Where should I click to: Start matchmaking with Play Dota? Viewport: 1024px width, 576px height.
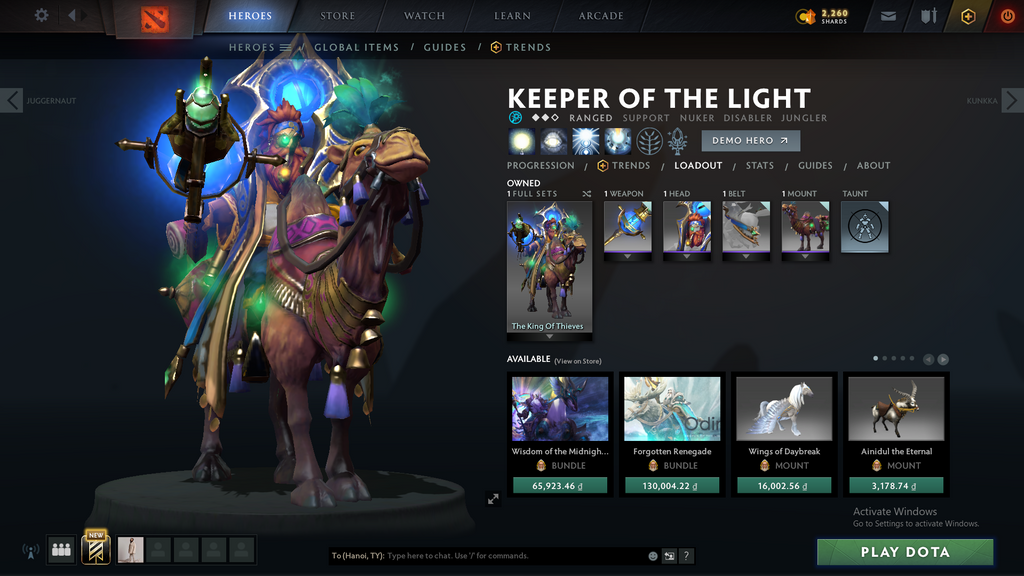(x=905, y=552)
